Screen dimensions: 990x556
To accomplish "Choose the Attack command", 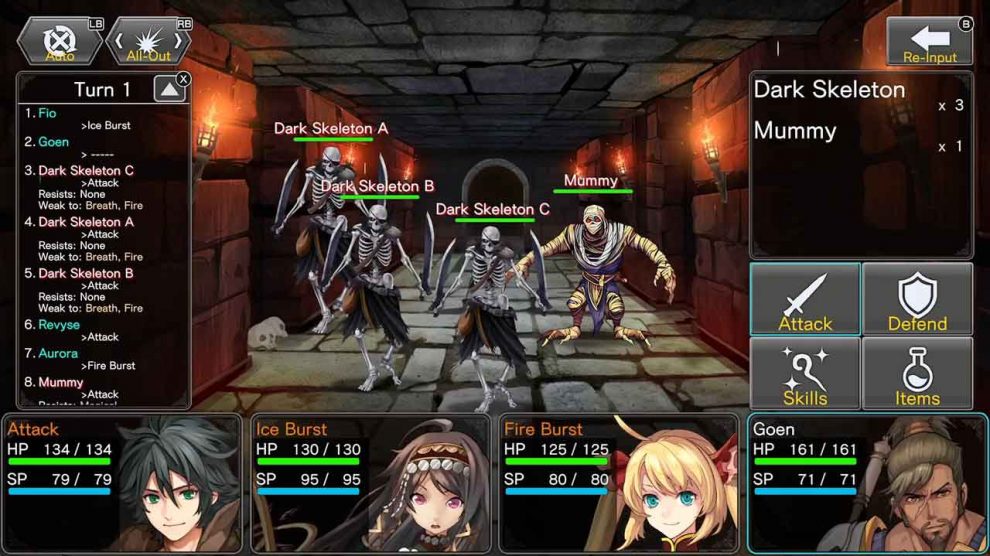I will point(805,299).
